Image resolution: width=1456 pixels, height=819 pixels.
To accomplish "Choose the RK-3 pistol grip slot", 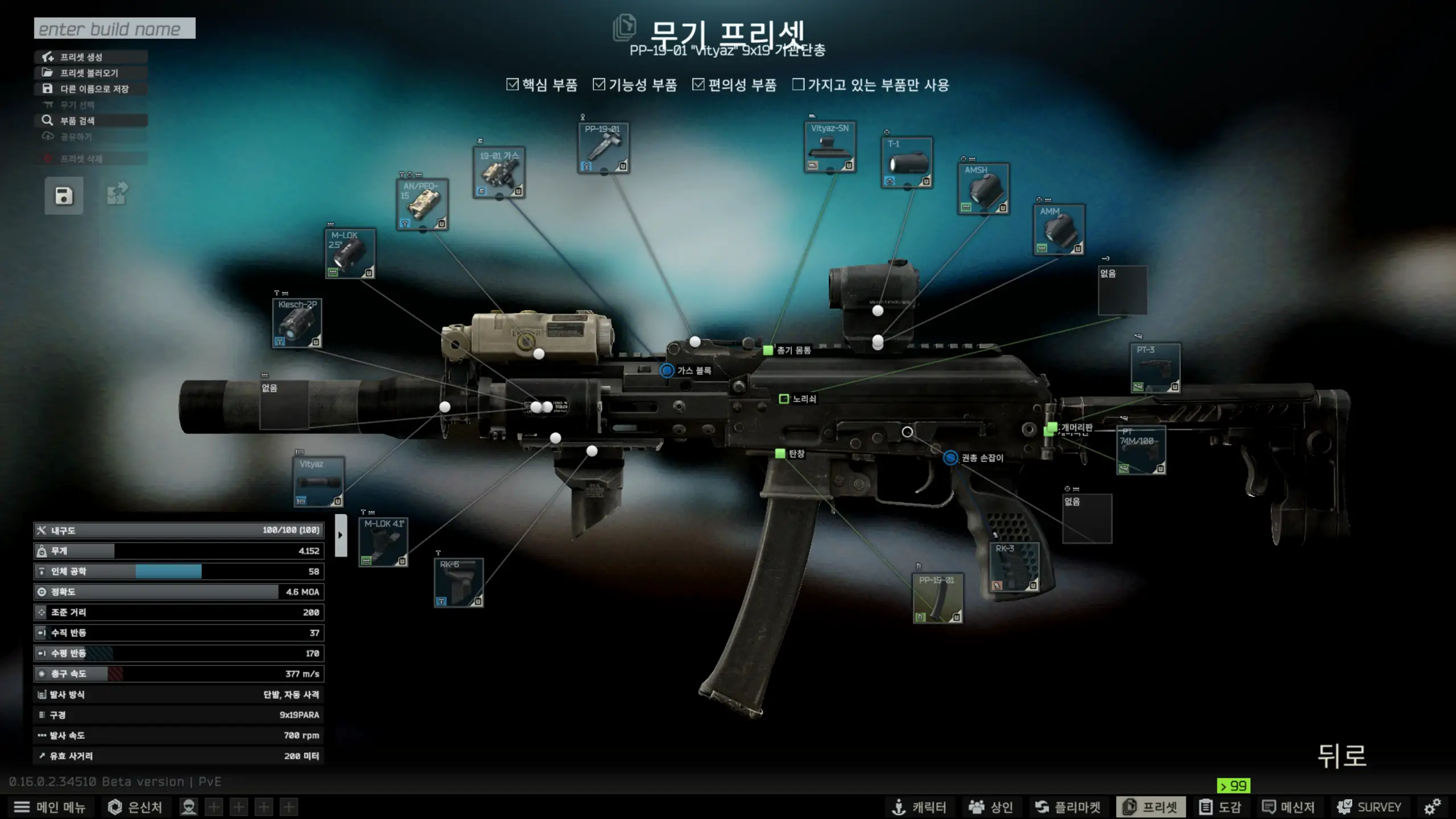I will click(x=1014, y=567).
